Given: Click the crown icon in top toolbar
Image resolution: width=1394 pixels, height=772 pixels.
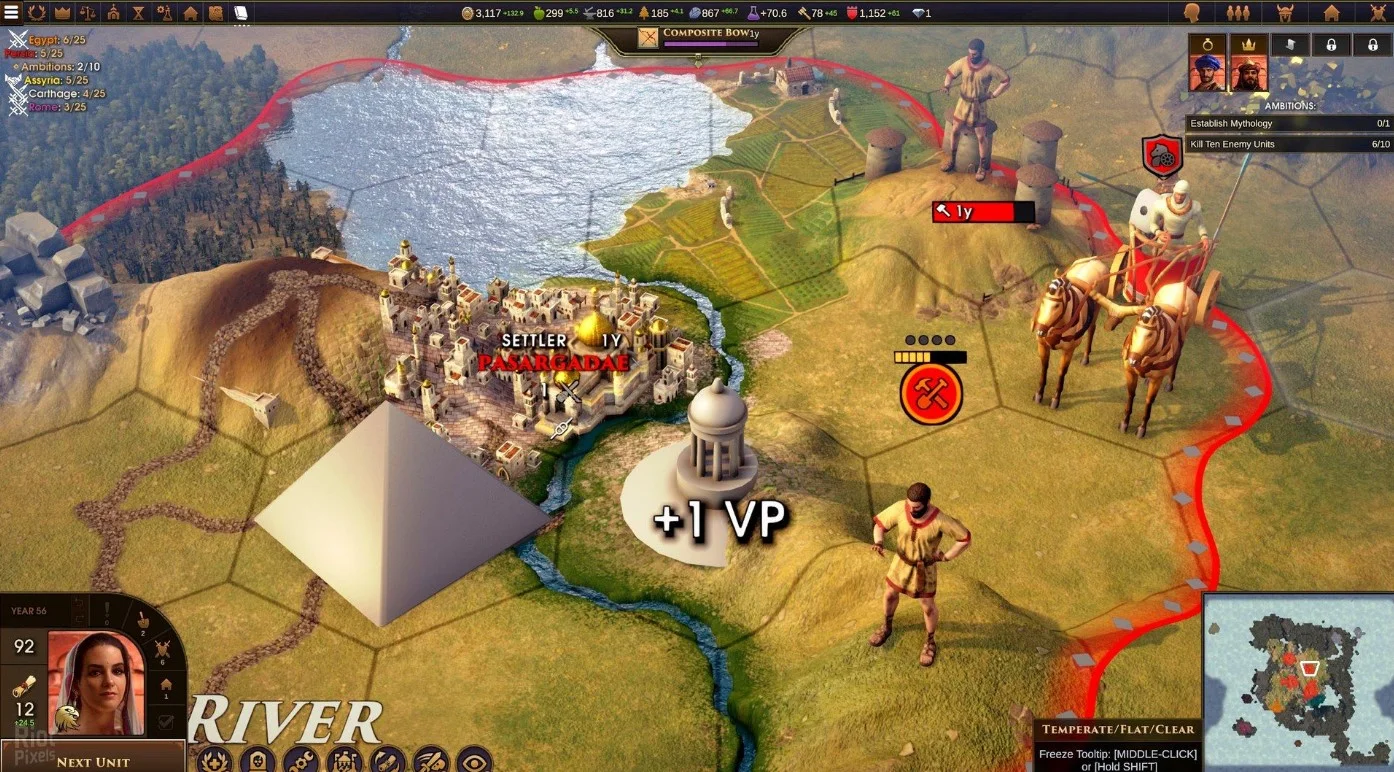Looking at the screenshot, I should tap(63, 13).
